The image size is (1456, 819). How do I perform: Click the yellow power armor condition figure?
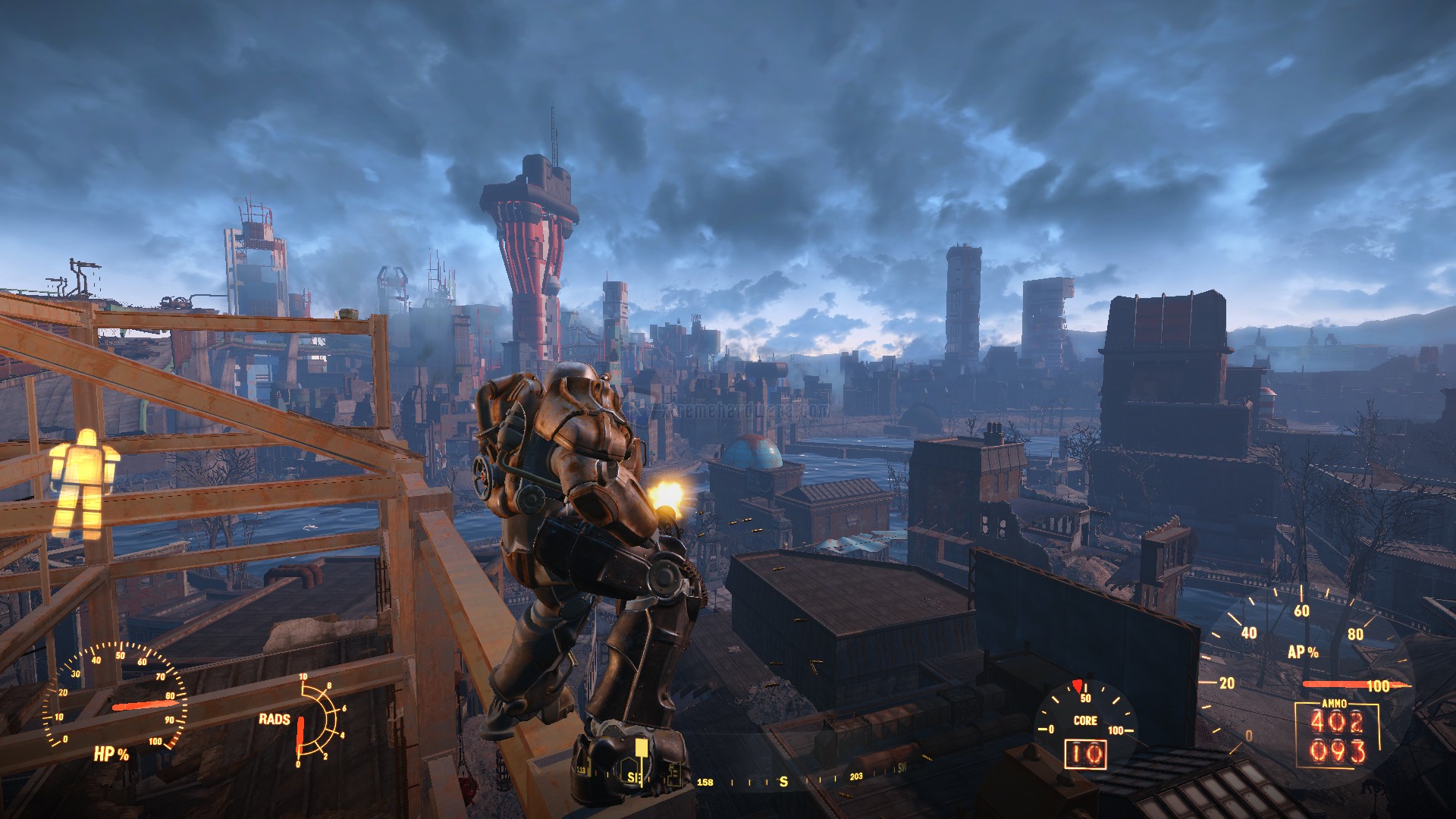84,483
